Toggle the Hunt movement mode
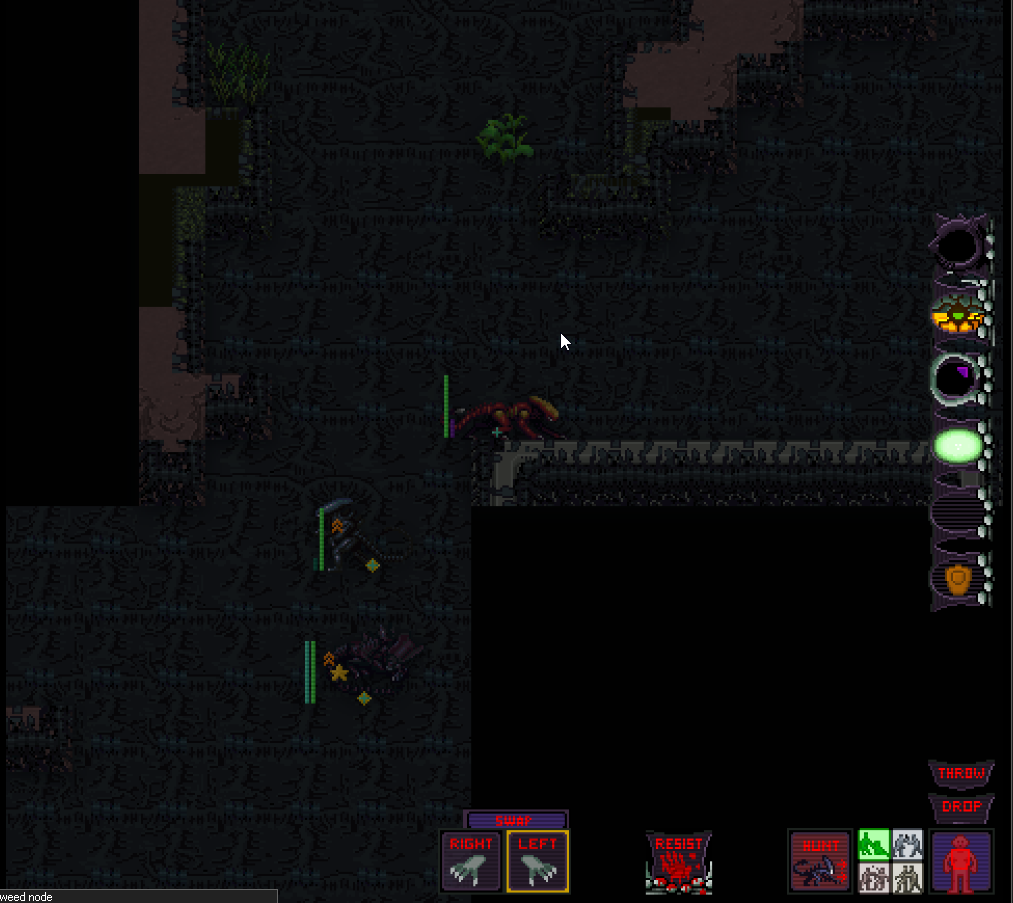This screenshot has width=1013, height=903. pos(820,860)
